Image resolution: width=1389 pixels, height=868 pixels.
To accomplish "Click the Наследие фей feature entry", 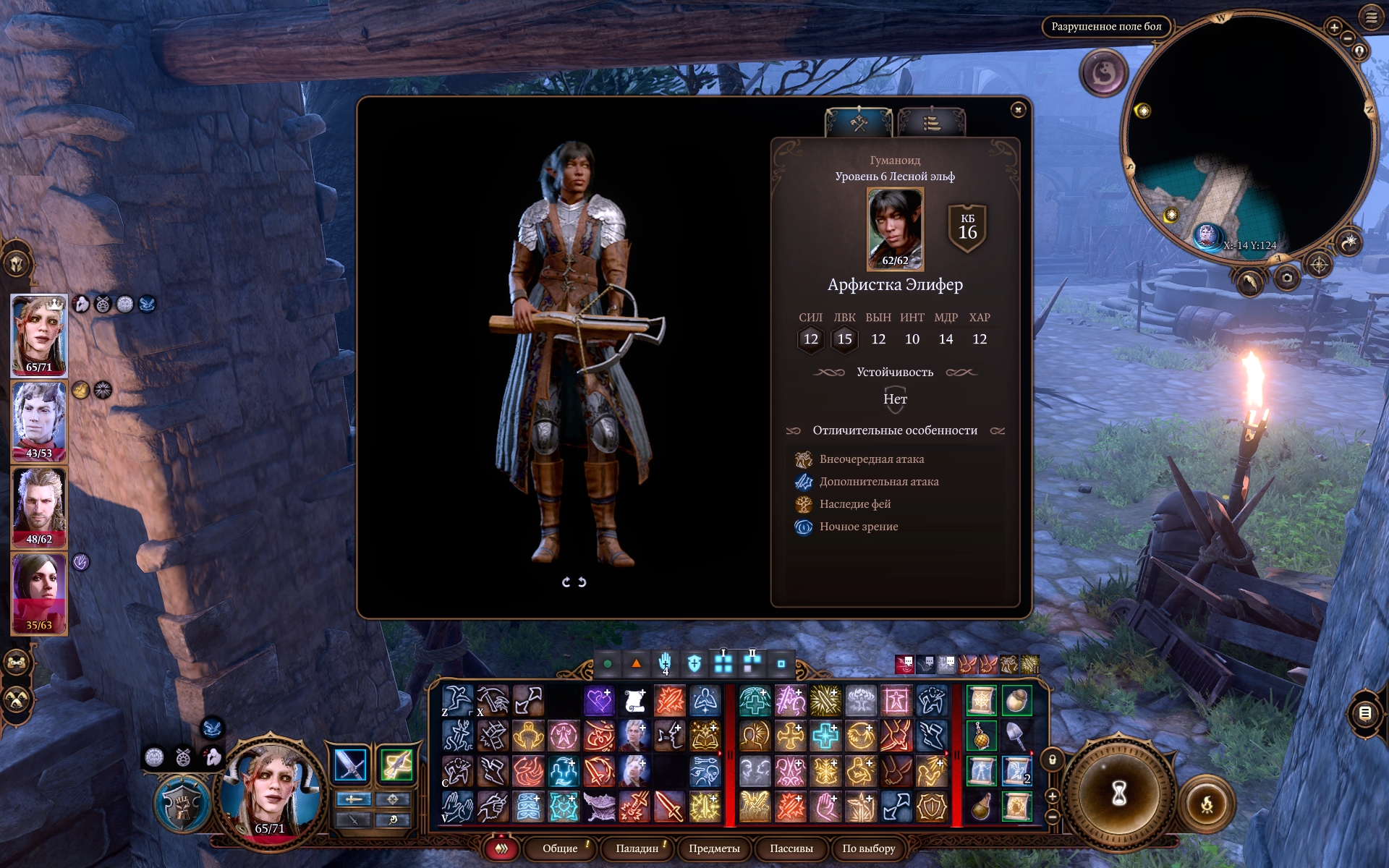I will [x=854, y=504].
